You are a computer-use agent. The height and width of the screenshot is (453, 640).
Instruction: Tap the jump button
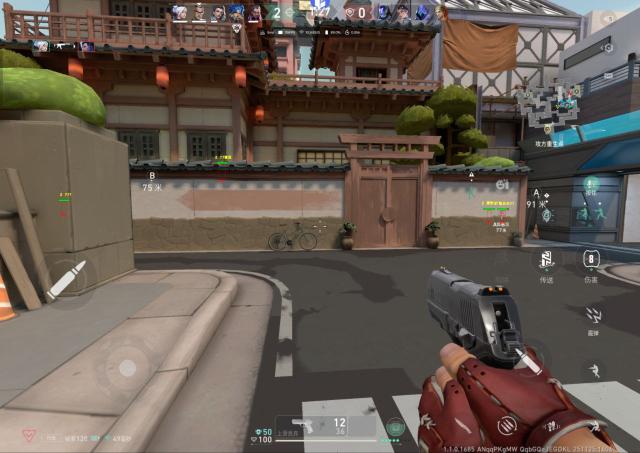click(594, 371)
